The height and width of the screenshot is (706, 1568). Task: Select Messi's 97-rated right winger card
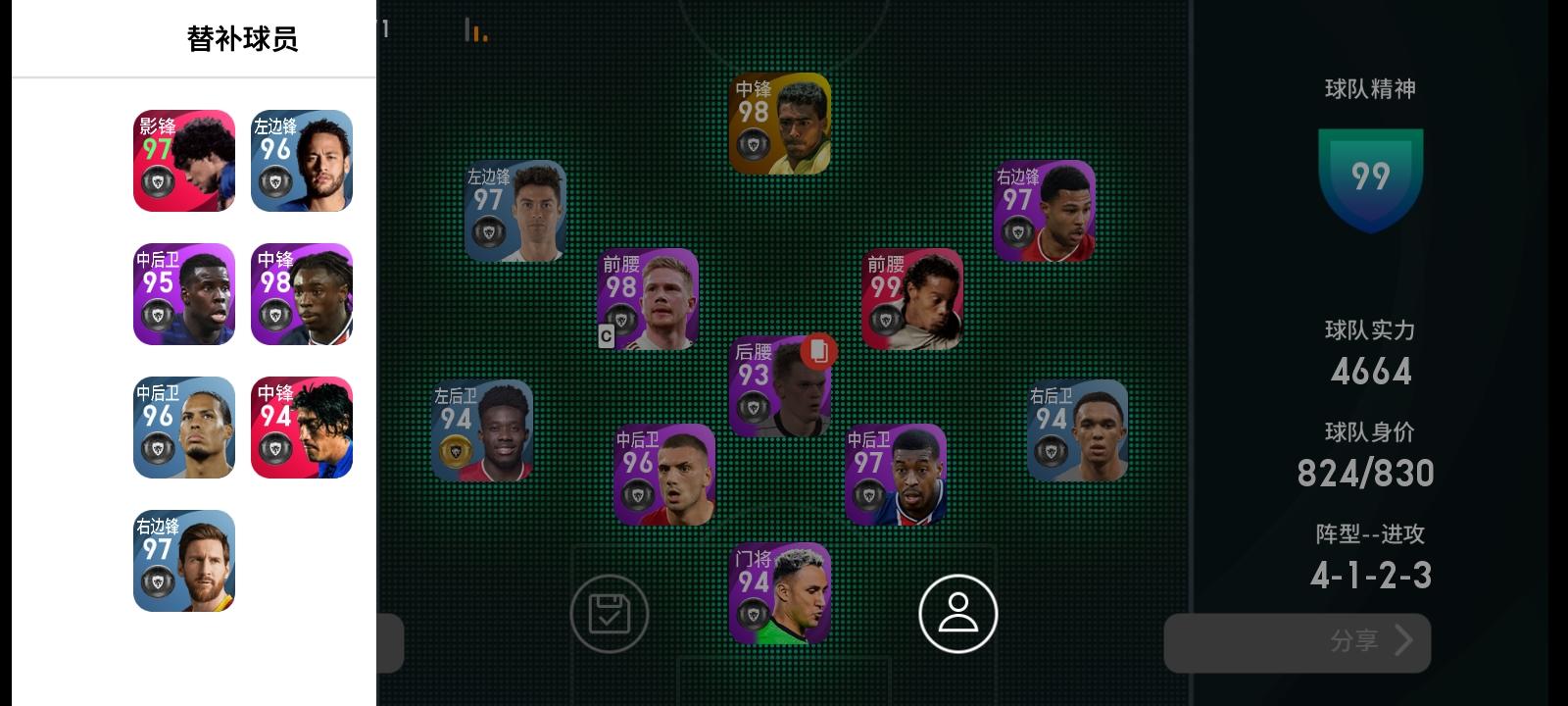(x=183, y=561)
